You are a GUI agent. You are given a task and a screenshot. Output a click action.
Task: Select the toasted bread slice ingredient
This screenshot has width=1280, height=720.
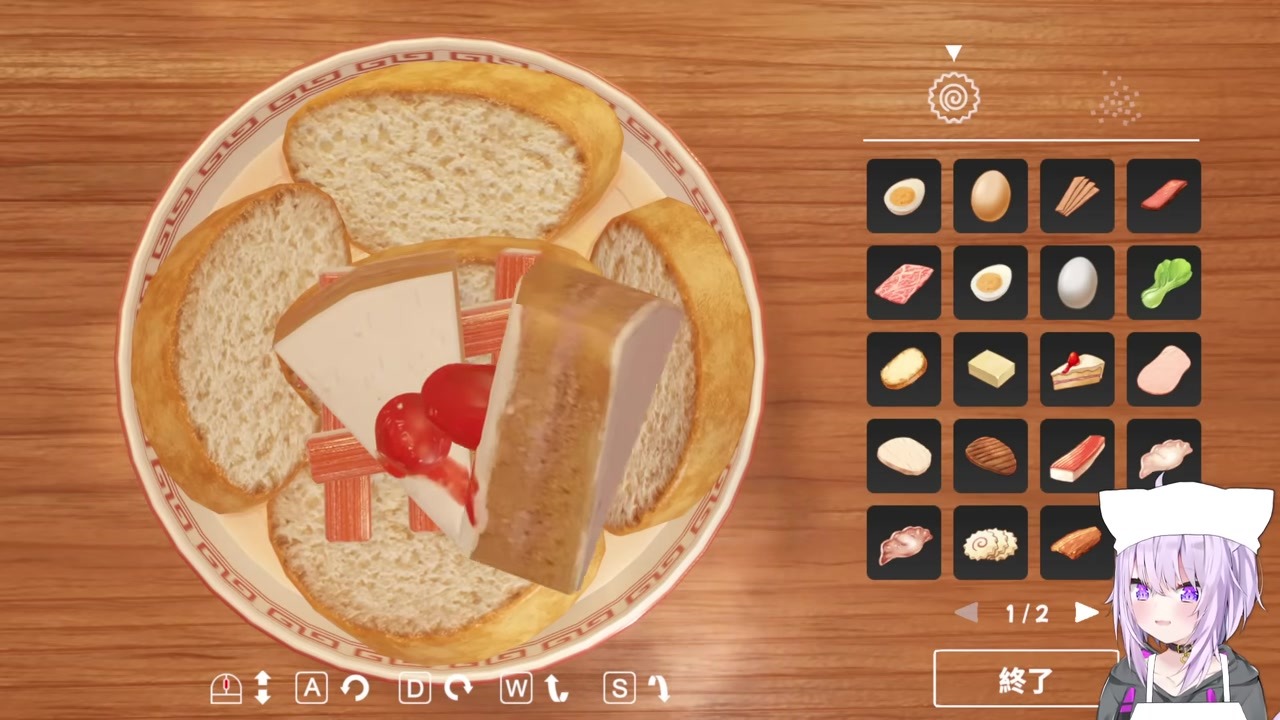[903, 369]
